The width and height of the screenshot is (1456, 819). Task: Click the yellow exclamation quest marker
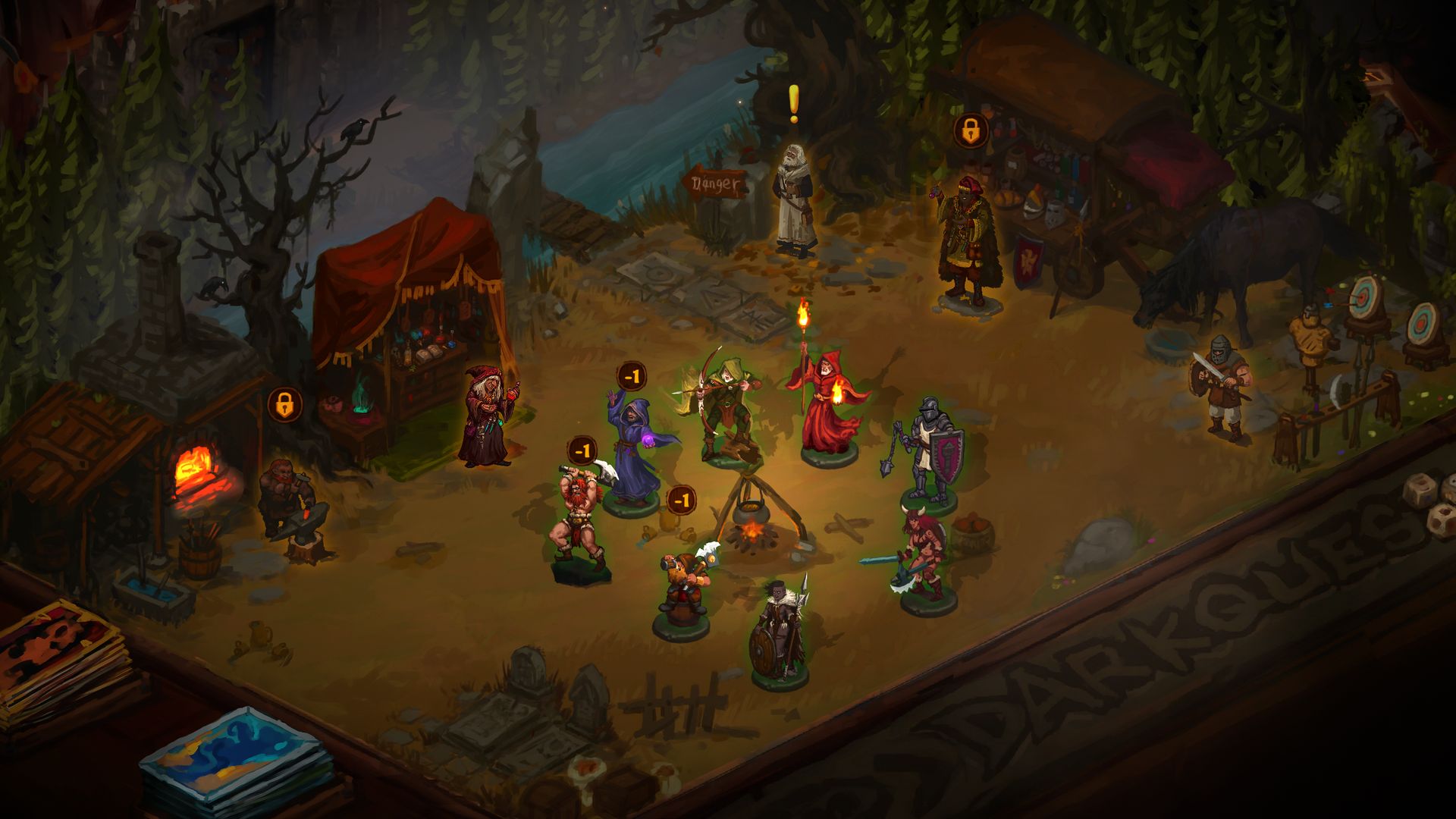(793, 104)
